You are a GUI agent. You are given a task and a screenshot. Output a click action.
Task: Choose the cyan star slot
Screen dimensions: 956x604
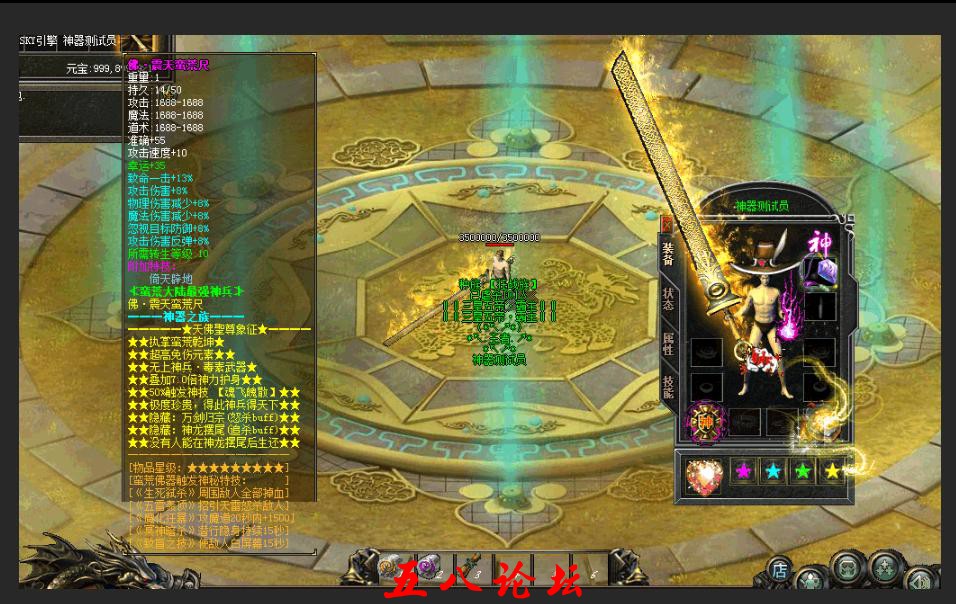(774, 471)
